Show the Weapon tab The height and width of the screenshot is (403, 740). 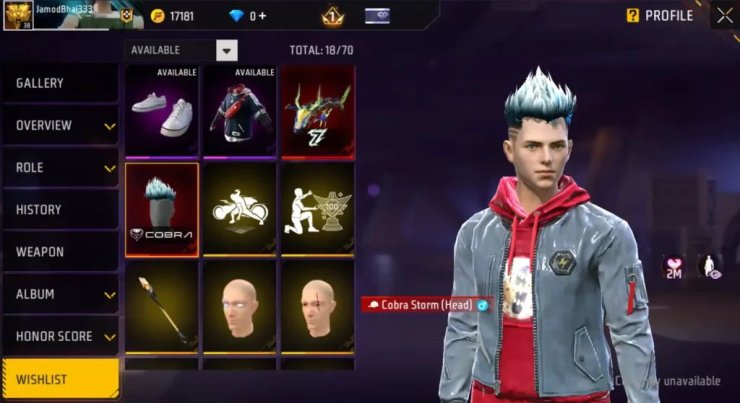click(59, 252)
